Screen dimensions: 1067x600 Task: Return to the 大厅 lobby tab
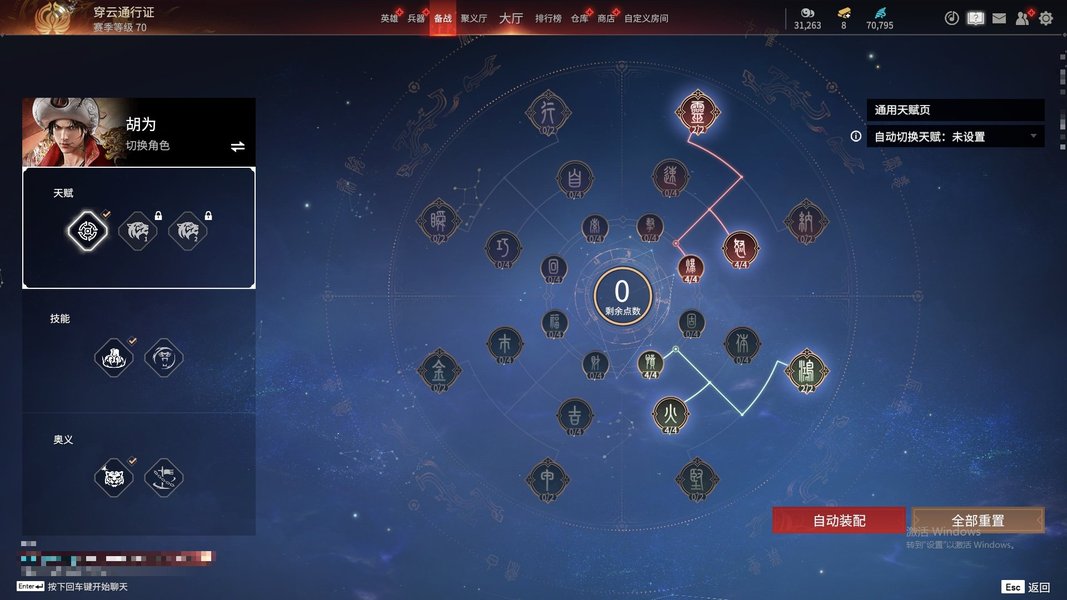510,18
